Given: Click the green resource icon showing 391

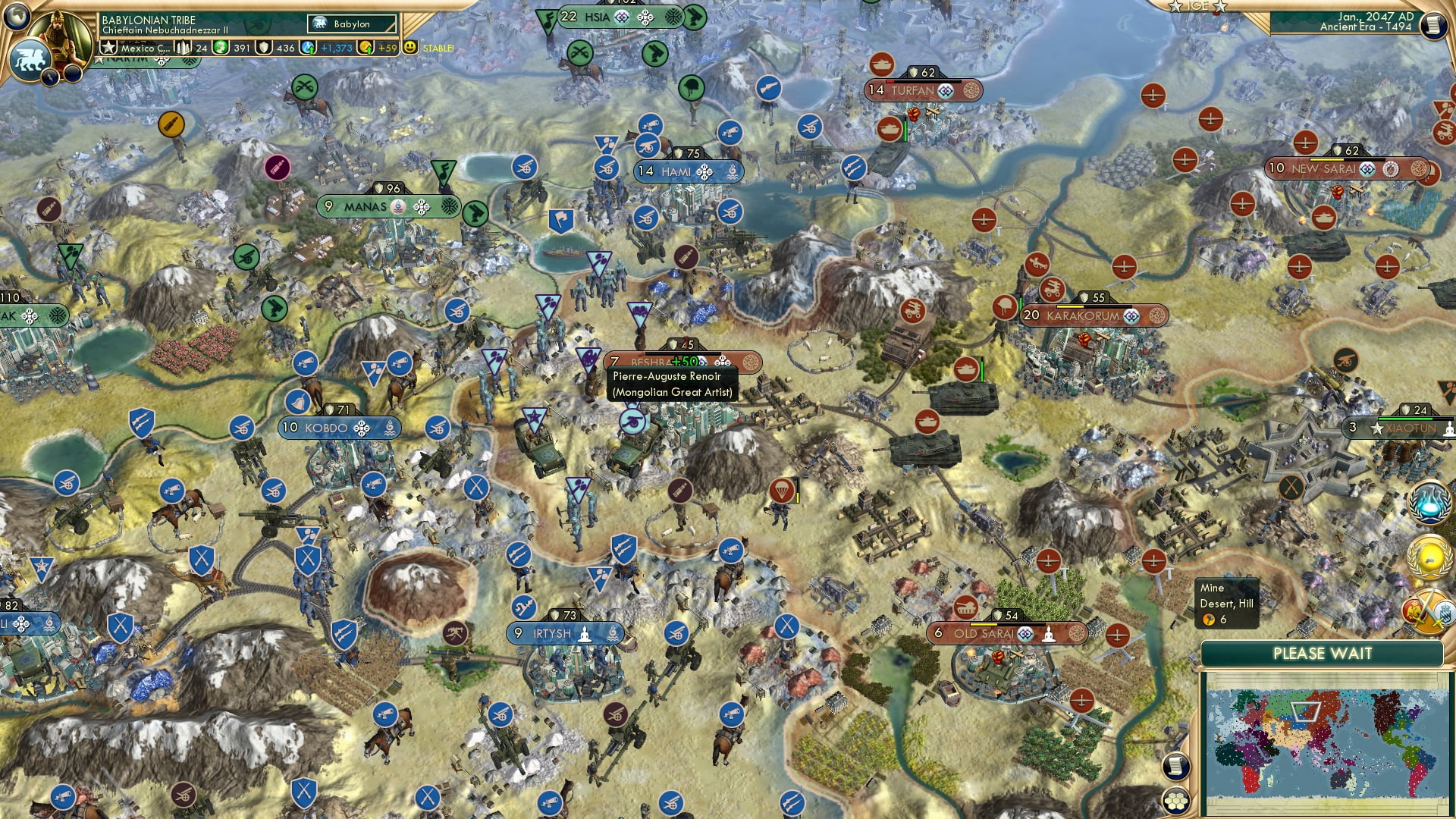Looking at the screenshot, I should pos(221,49).
